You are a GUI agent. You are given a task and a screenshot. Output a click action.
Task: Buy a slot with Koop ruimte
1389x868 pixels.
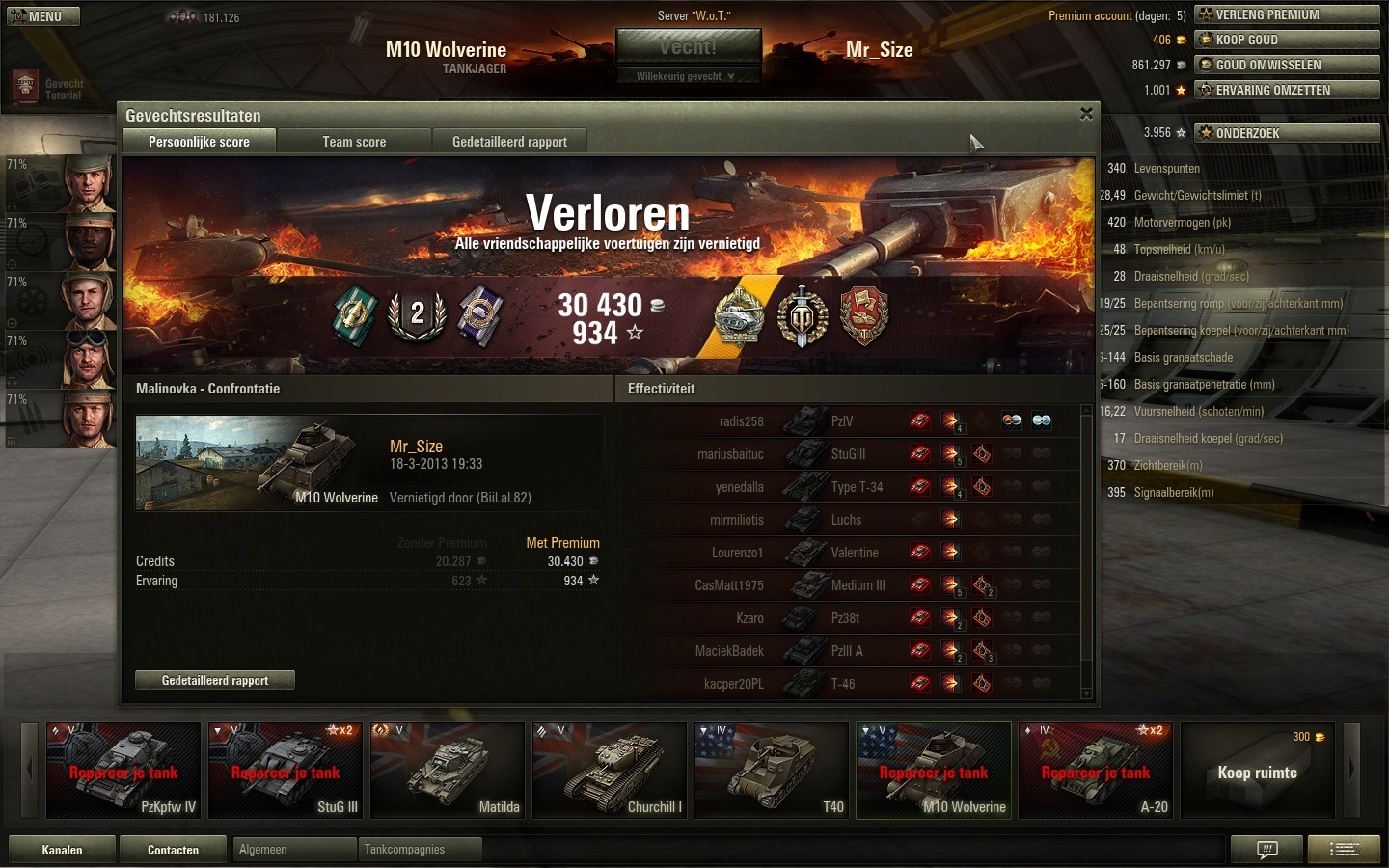click(x=1257, y=771)
